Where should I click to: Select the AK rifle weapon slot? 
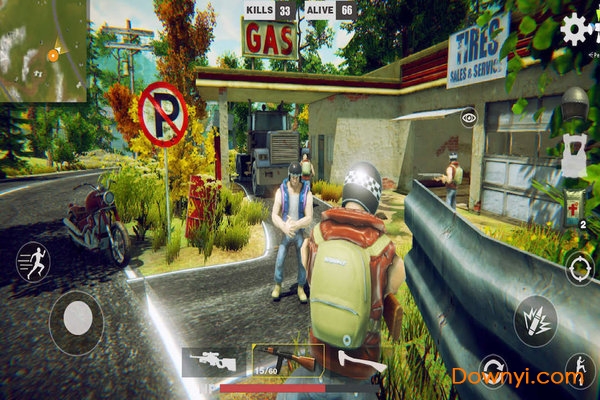pyautogui.click(x=283, y=360)
